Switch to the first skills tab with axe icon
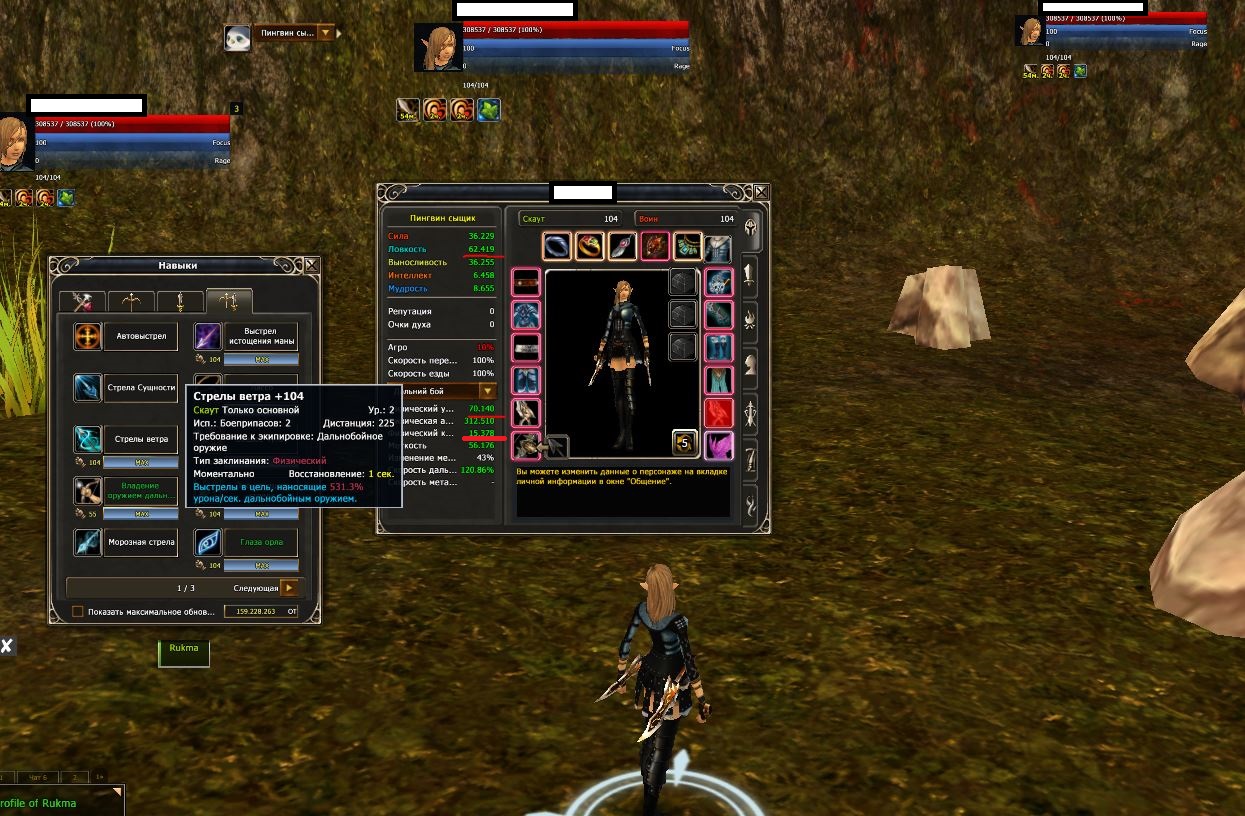The image size is (1245, 816). pyautogui.click(x=81, y=301)
